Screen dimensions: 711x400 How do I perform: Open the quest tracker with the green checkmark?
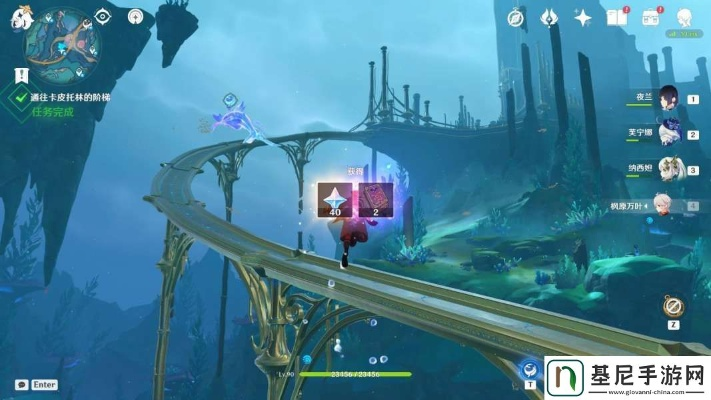click(18, 97)
